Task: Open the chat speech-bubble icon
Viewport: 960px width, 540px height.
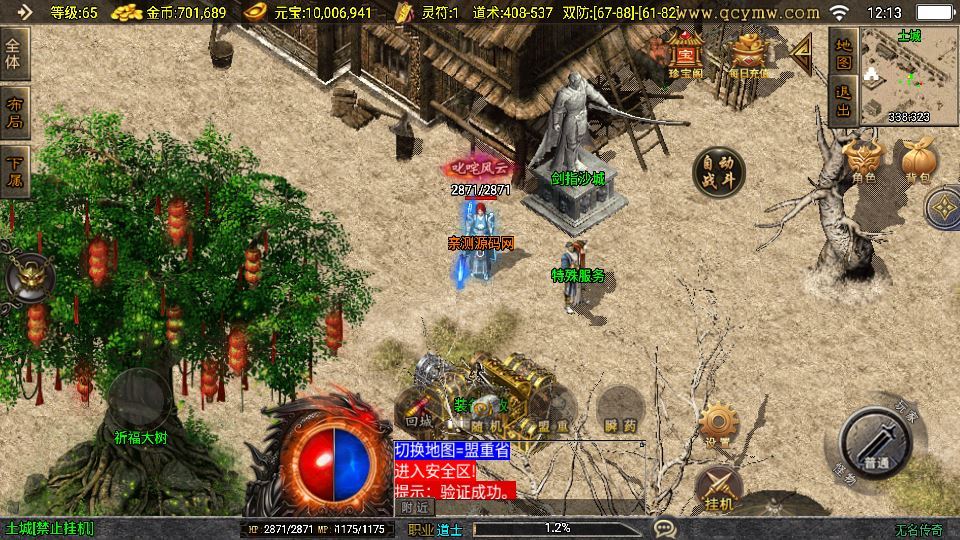Action: 663,527
